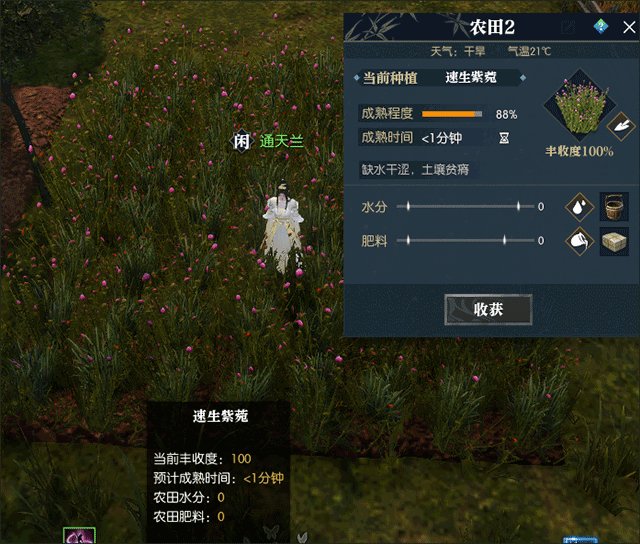Activate the water droplet watering icon
The height and width of the screenshot is (544, 640).
[579, 207]
